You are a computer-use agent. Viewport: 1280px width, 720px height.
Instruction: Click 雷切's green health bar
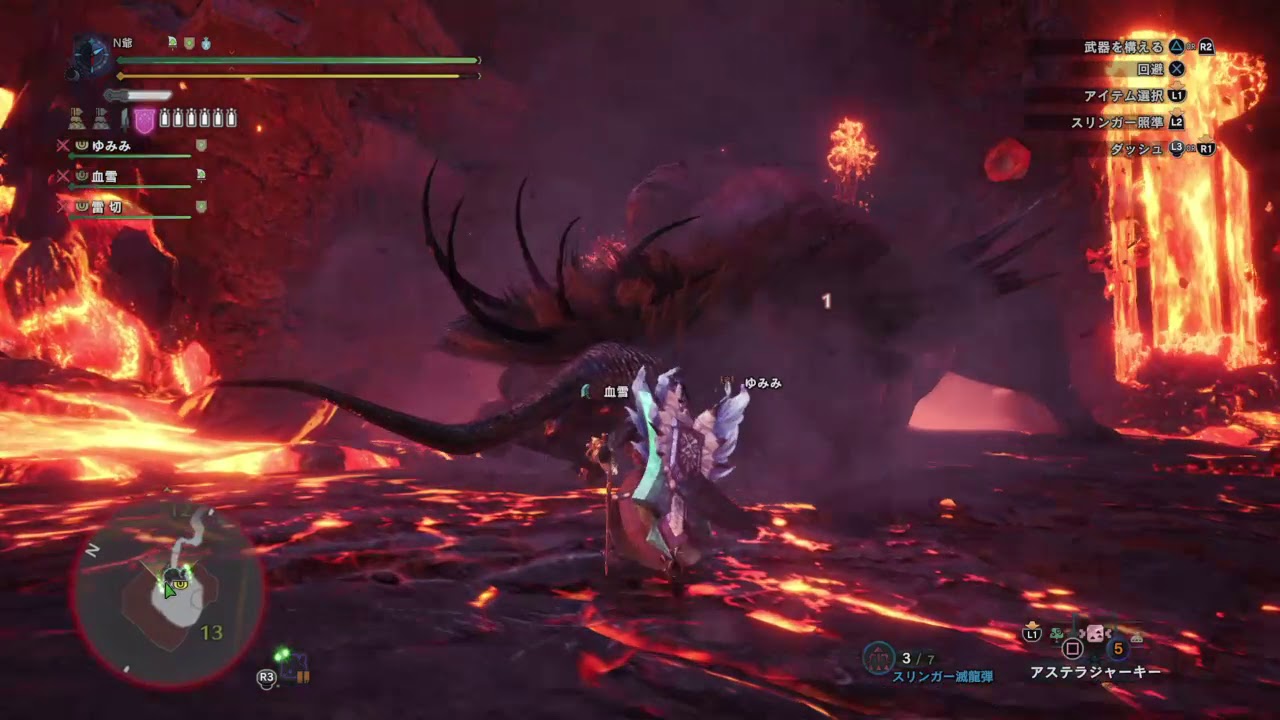130,217
